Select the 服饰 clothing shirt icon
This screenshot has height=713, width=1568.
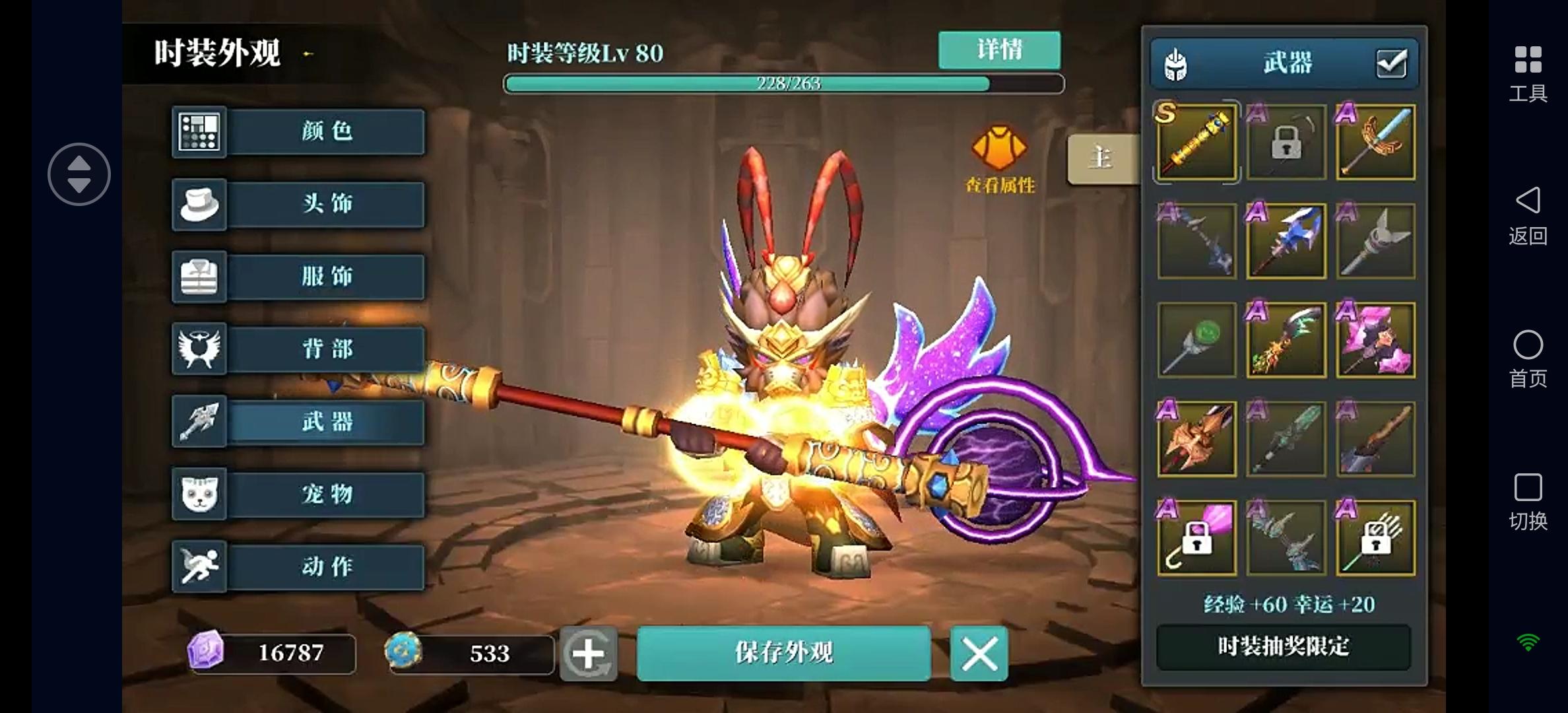pos(199,277)
